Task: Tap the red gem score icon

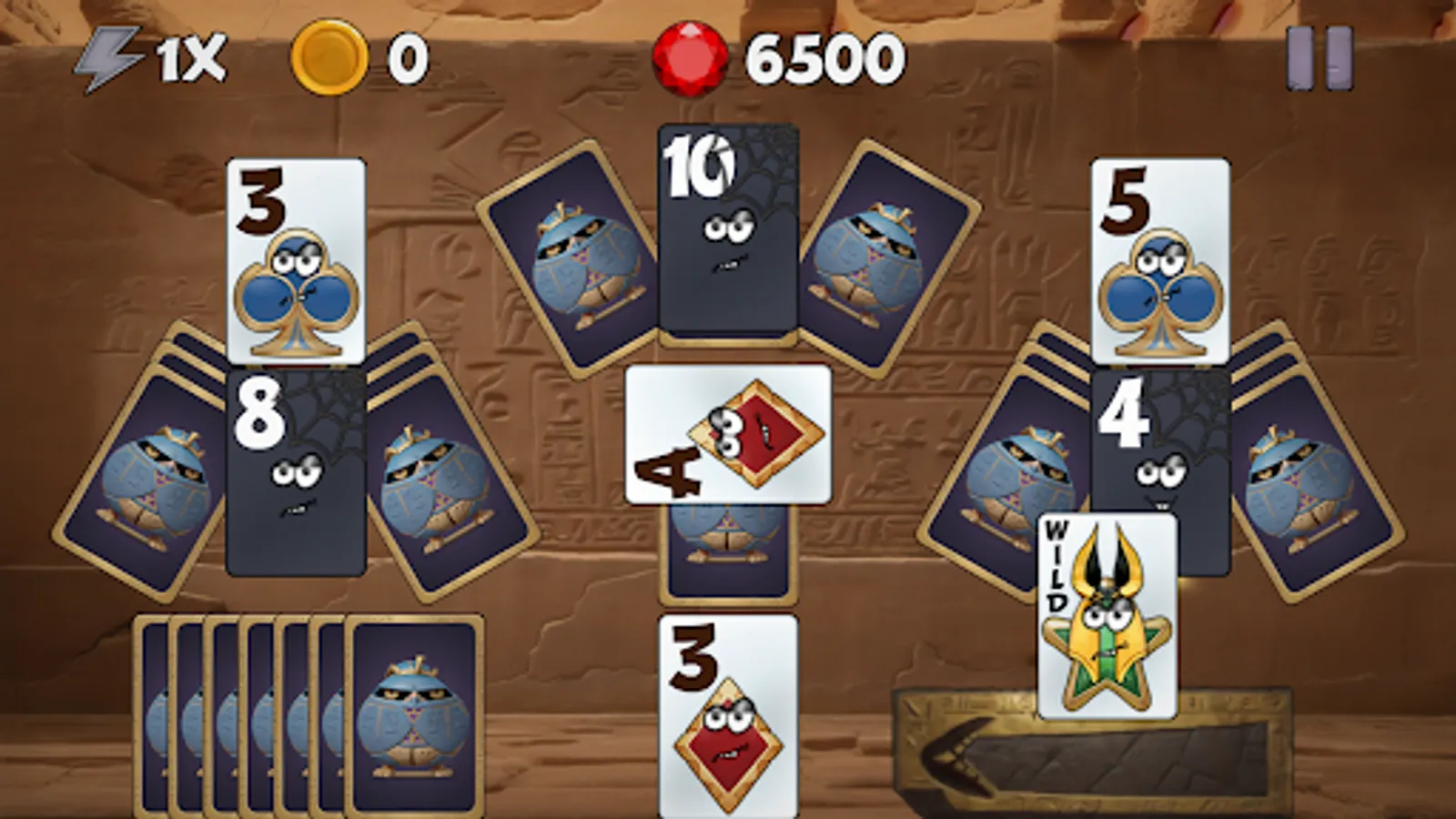Action: coord(687,57)
